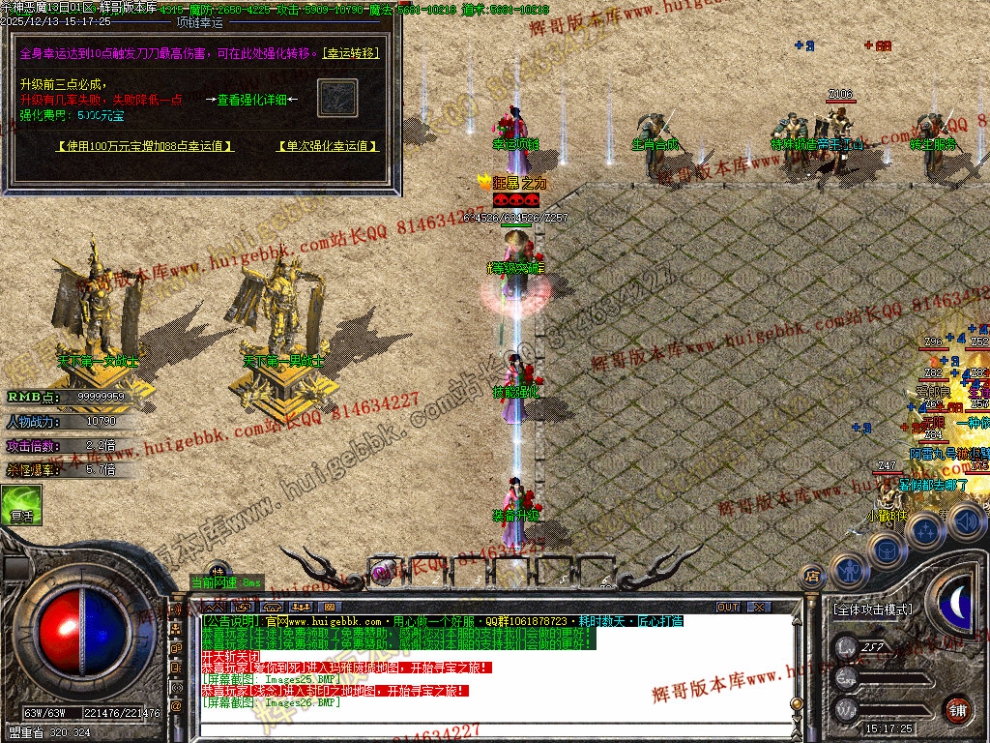Click the chat window OUT button
990x743 pixels.
point(728,607)
